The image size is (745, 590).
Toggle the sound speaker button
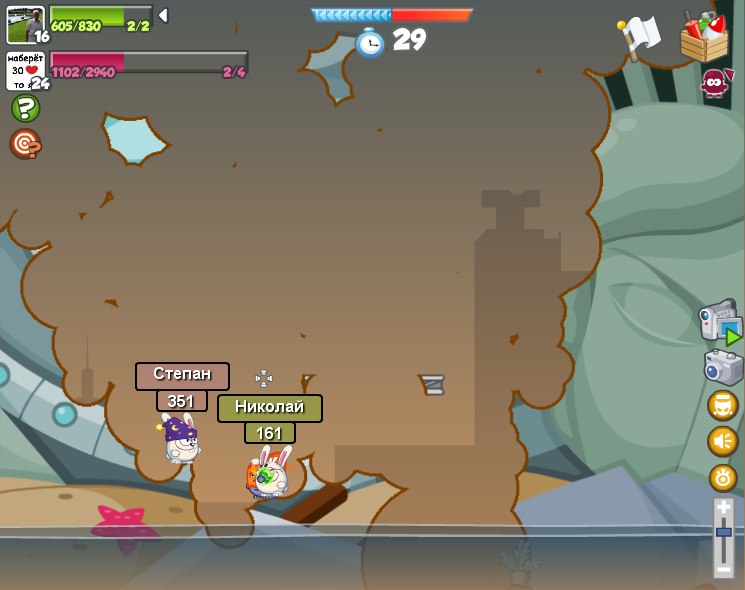(722, 441)
